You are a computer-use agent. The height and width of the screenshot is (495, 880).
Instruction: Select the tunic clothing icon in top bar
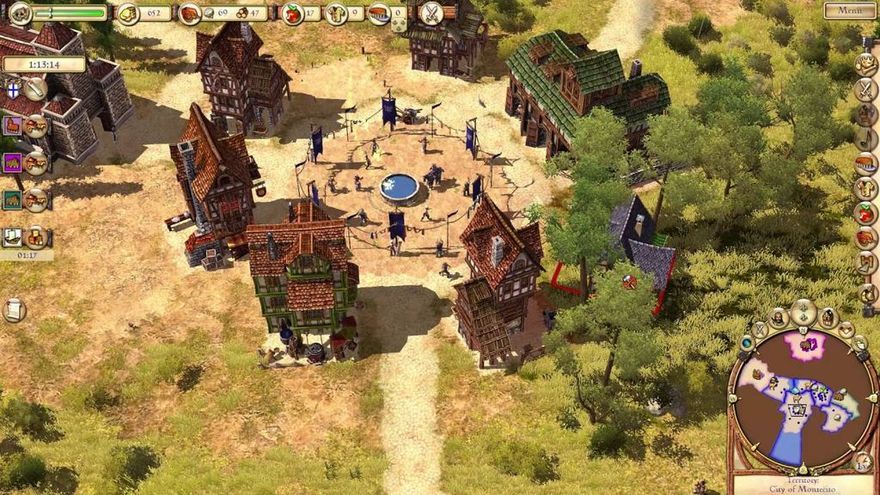click(x=337, y=13)
